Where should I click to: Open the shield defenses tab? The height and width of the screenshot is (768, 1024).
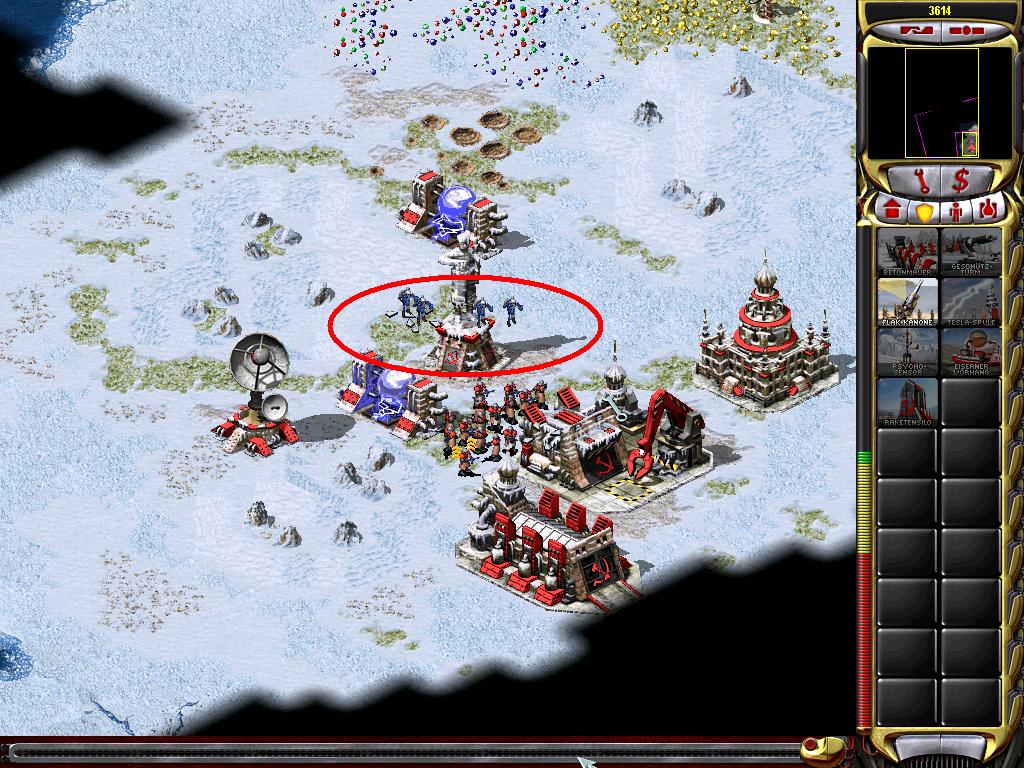(x=923, y=211)
